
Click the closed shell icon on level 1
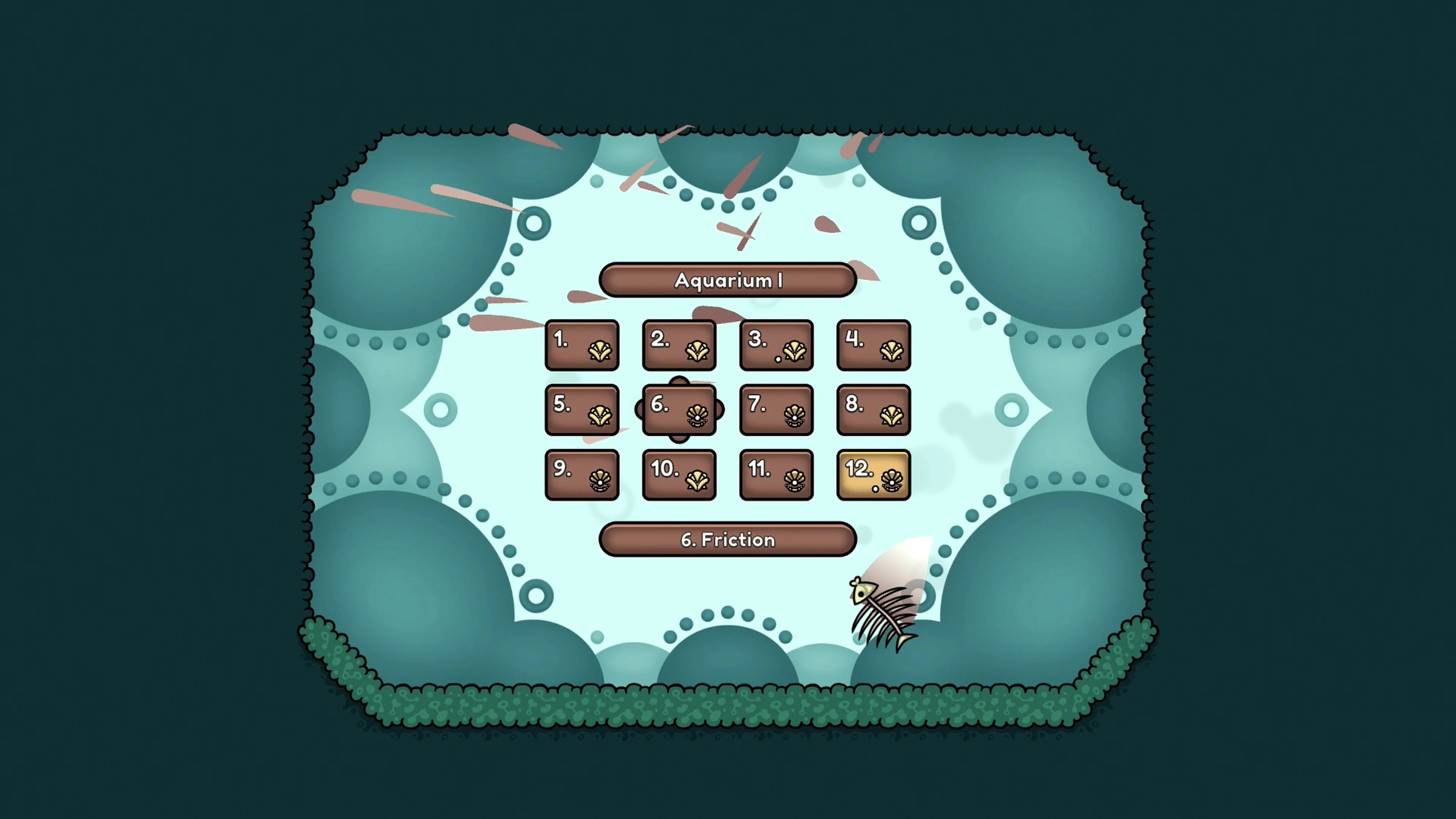point(600,350)
